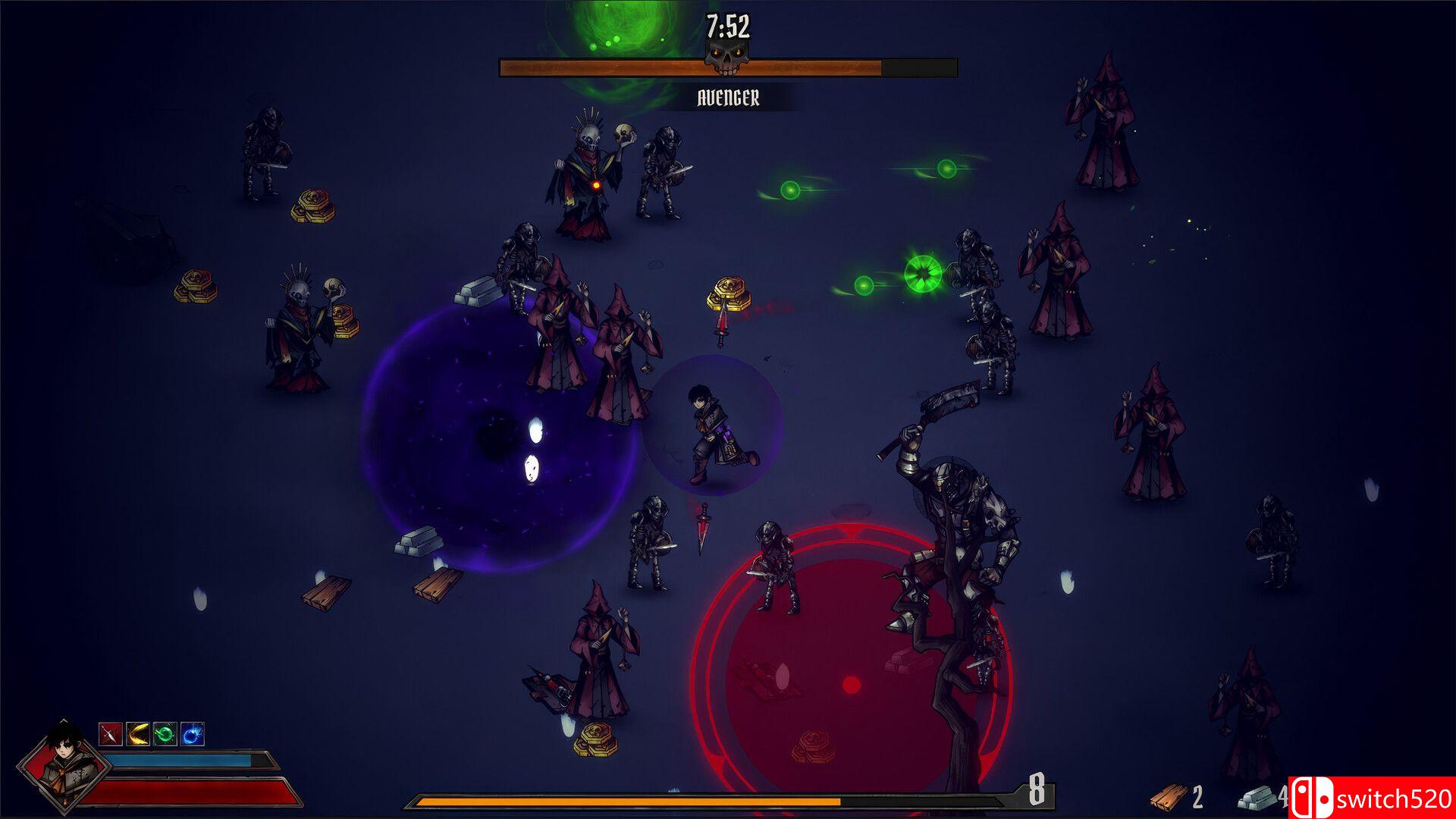
Task: Click the orange experience bar at the bottom
Action: [x=629, y=801]
